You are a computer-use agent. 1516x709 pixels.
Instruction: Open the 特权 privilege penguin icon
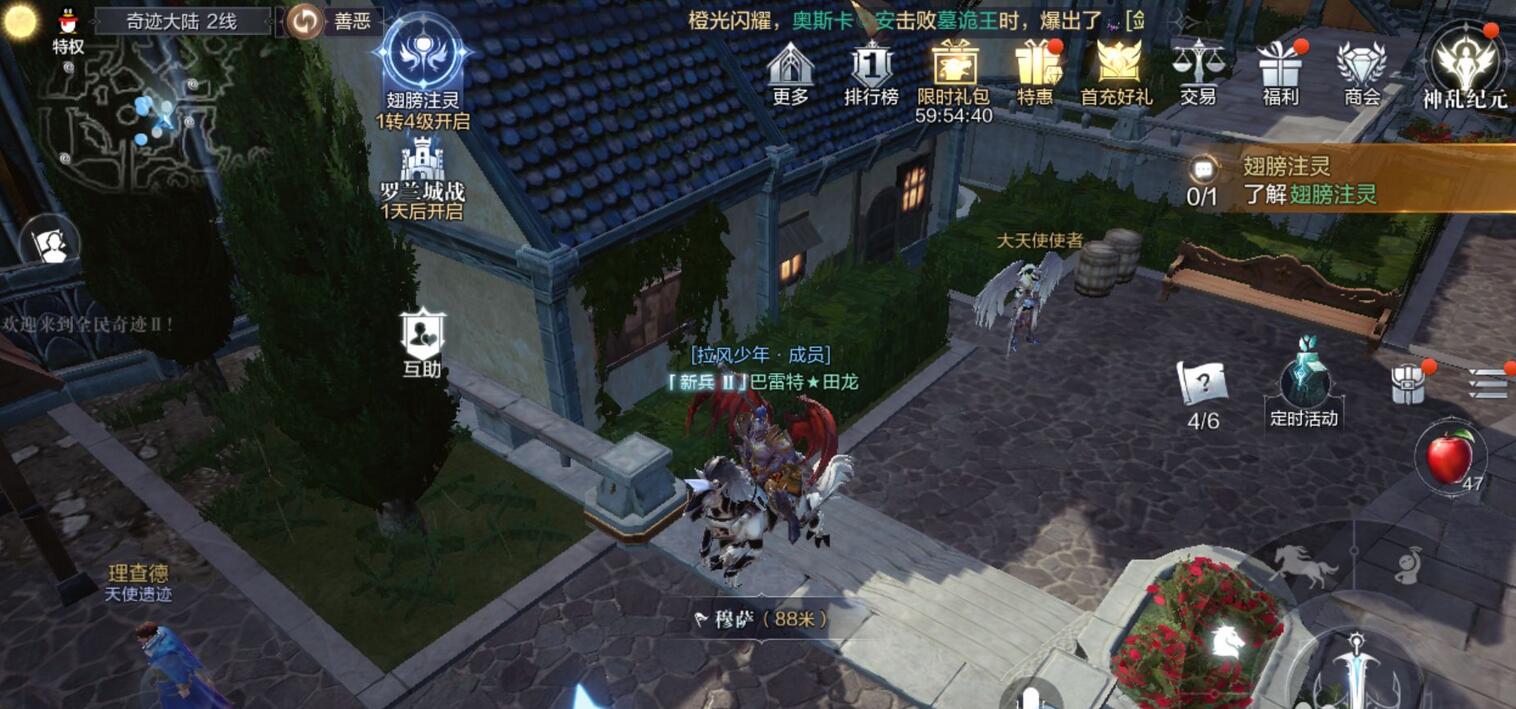(68, 28)
